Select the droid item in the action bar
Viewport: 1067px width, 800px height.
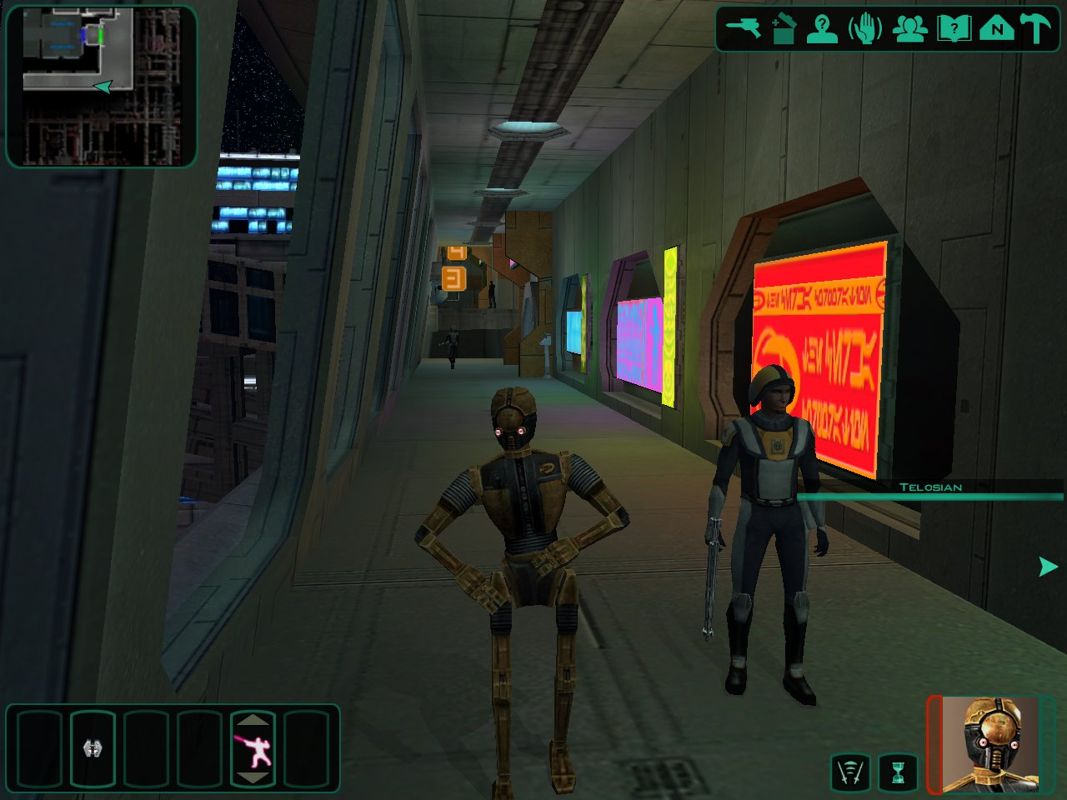click(92, 748)
